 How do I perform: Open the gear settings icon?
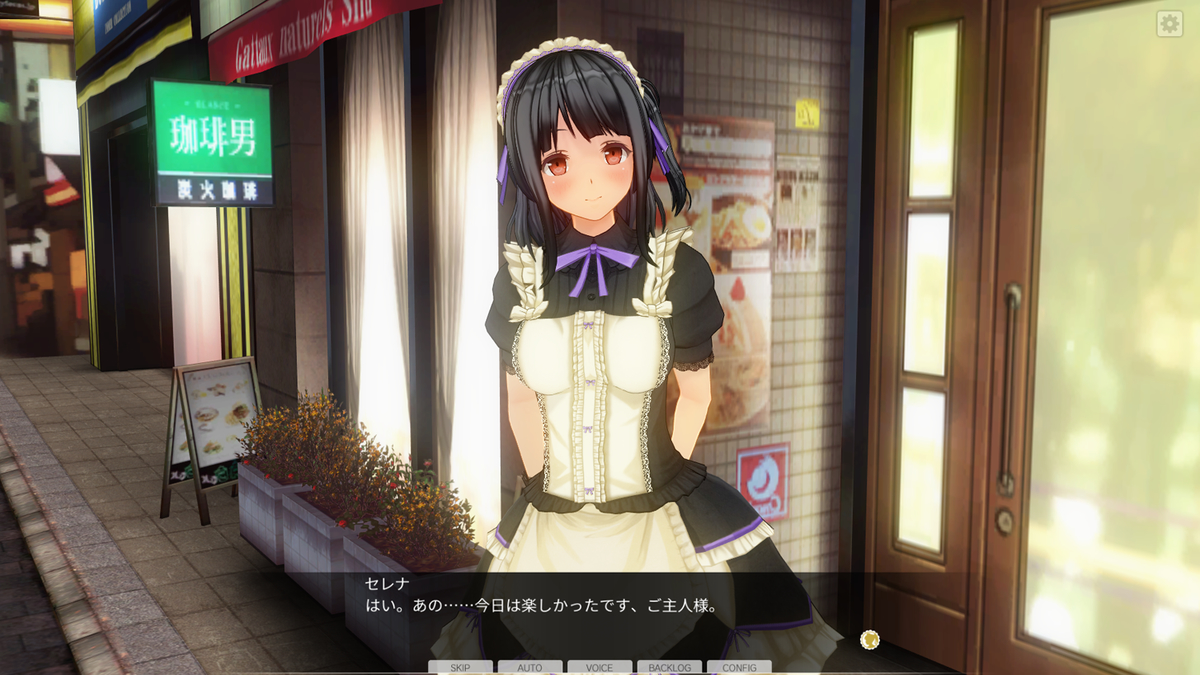[1169, 24]
